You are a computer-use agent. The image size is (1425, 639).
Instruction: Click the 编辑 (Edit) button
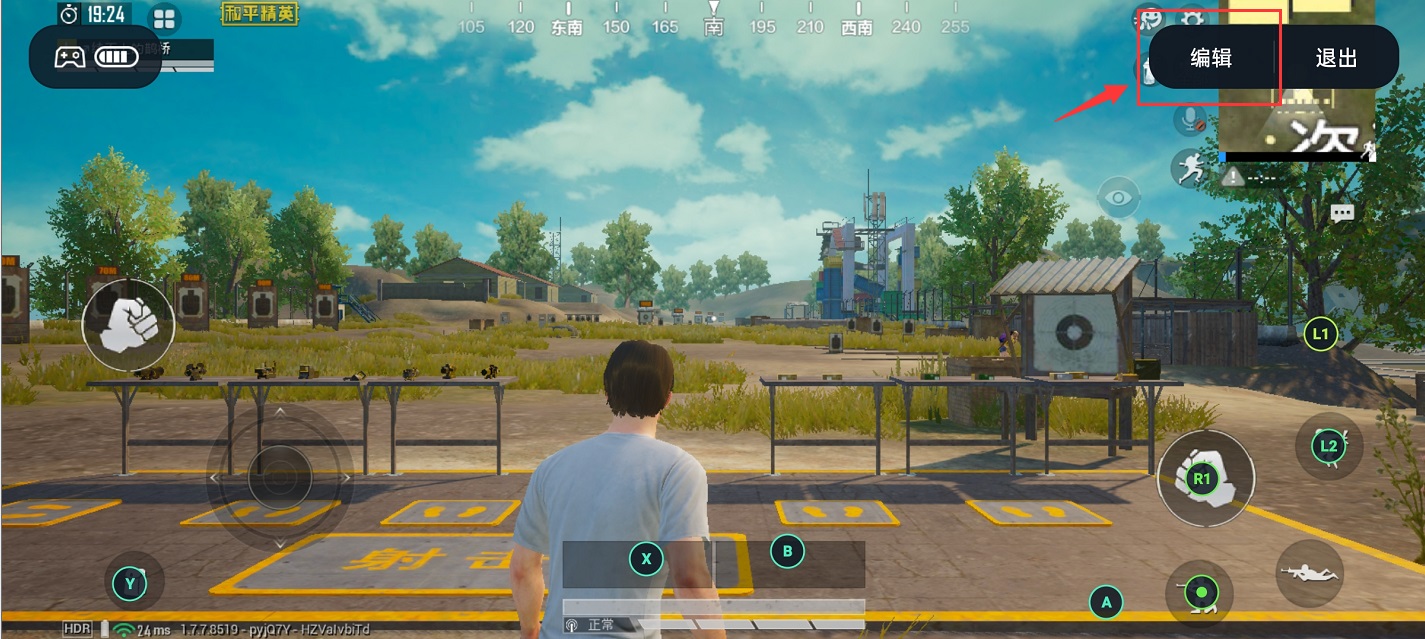pyautogui.click(x=1210, y=58)
